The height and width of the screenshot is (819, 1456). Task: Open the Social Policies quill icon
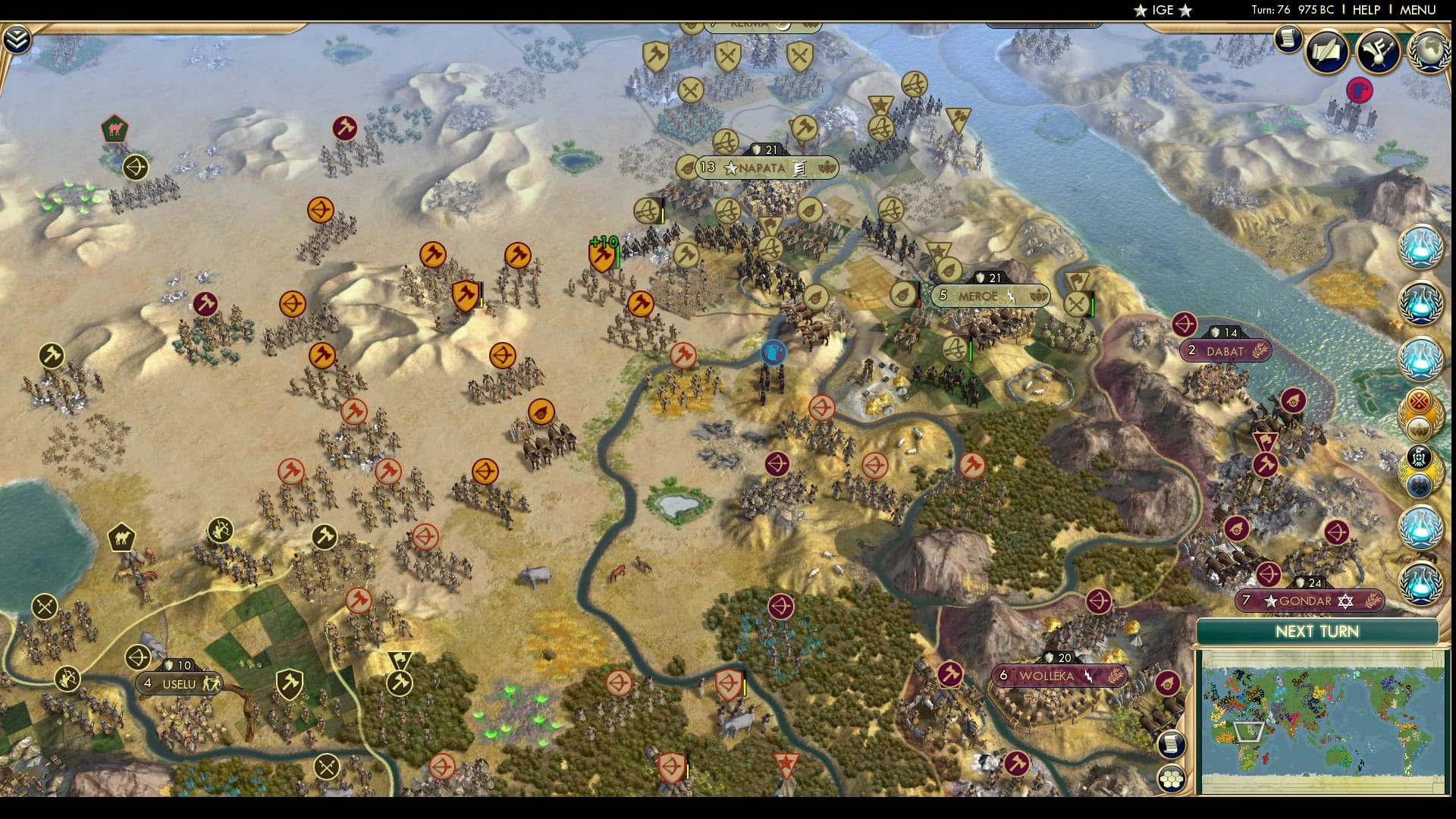point(1326,52)
